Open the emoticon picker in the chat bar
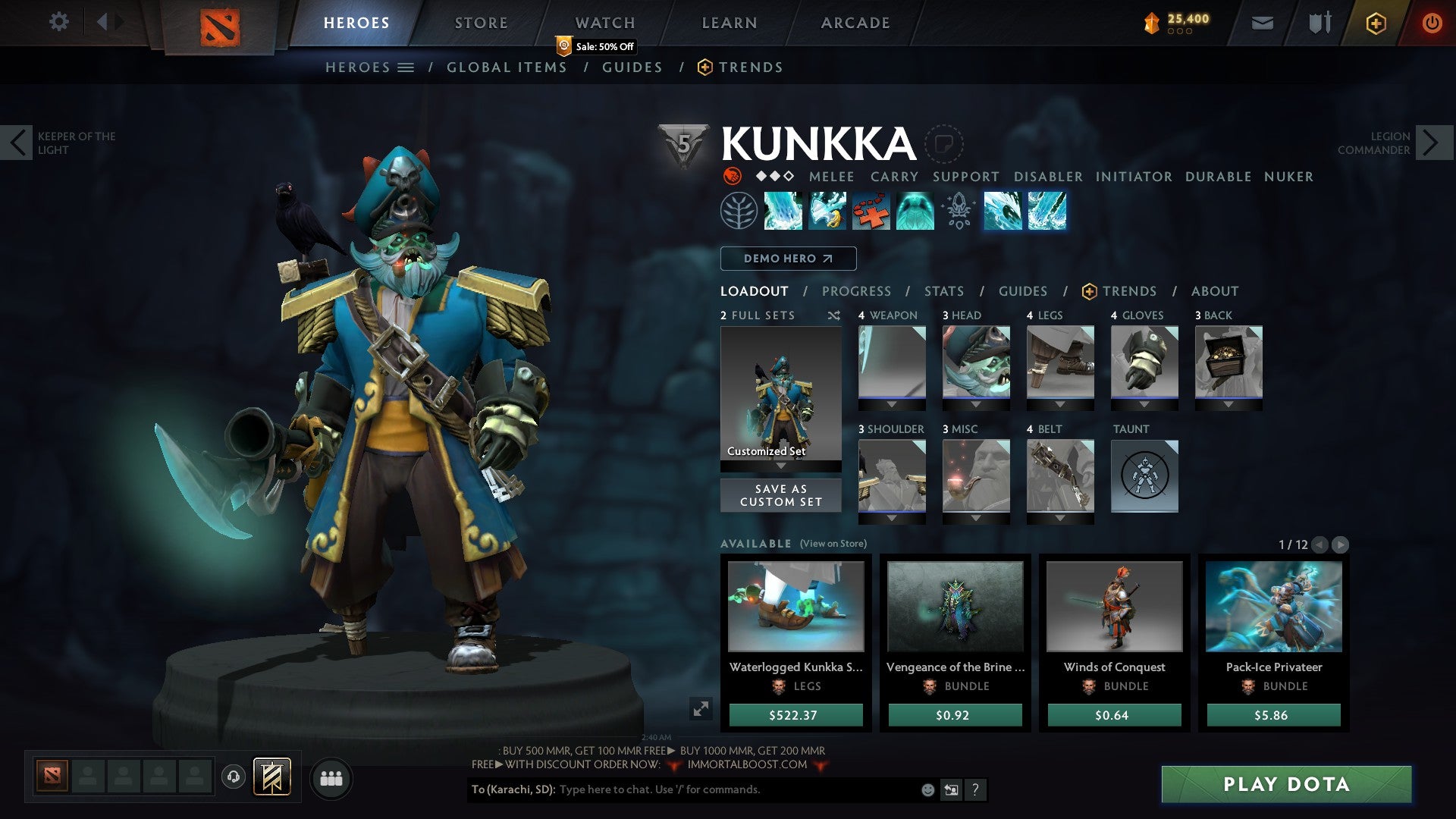 click(x=927, y=789)
